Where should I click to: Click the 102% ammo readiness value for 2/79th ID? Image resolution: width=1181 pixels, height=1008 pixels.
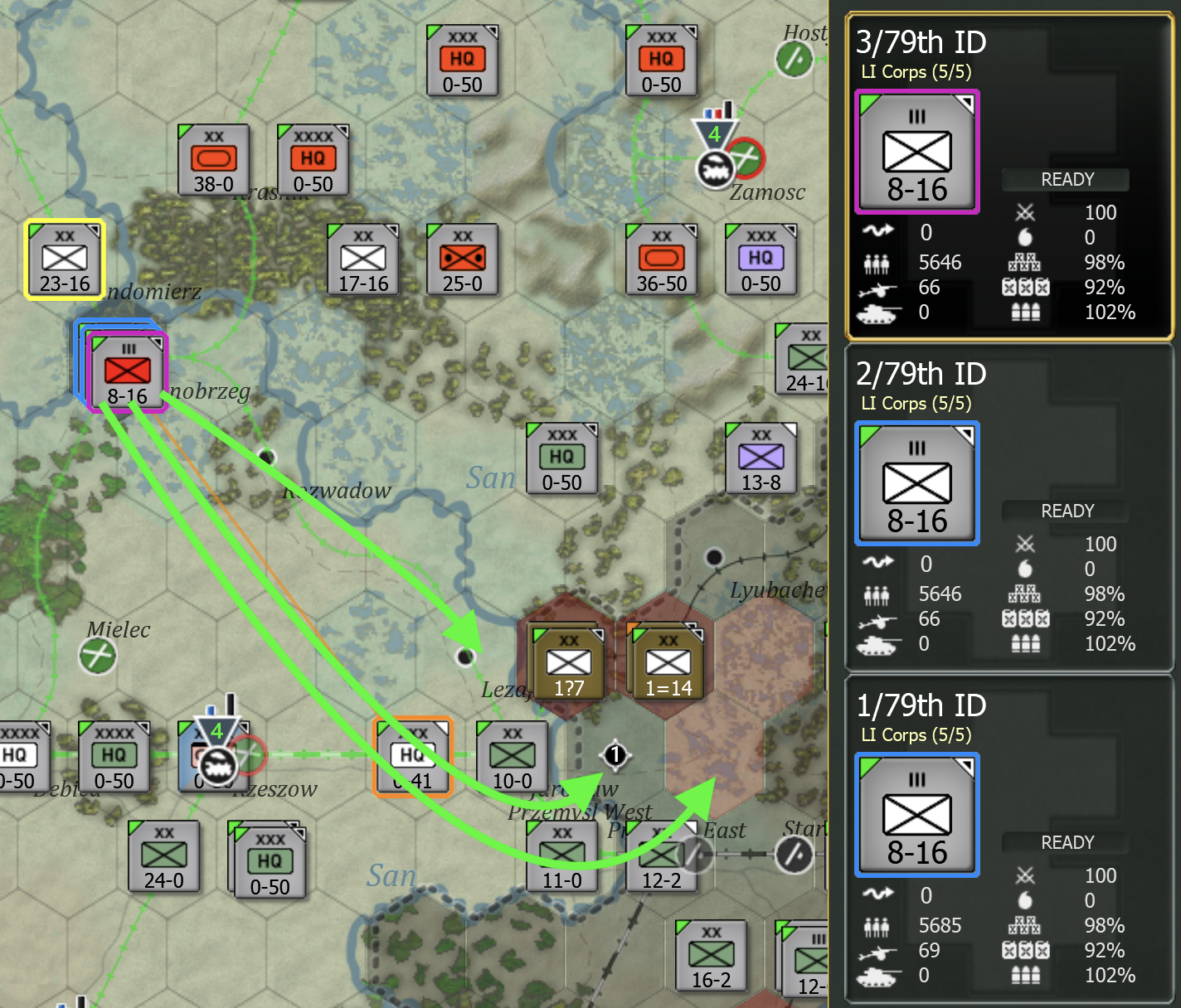1110,644
